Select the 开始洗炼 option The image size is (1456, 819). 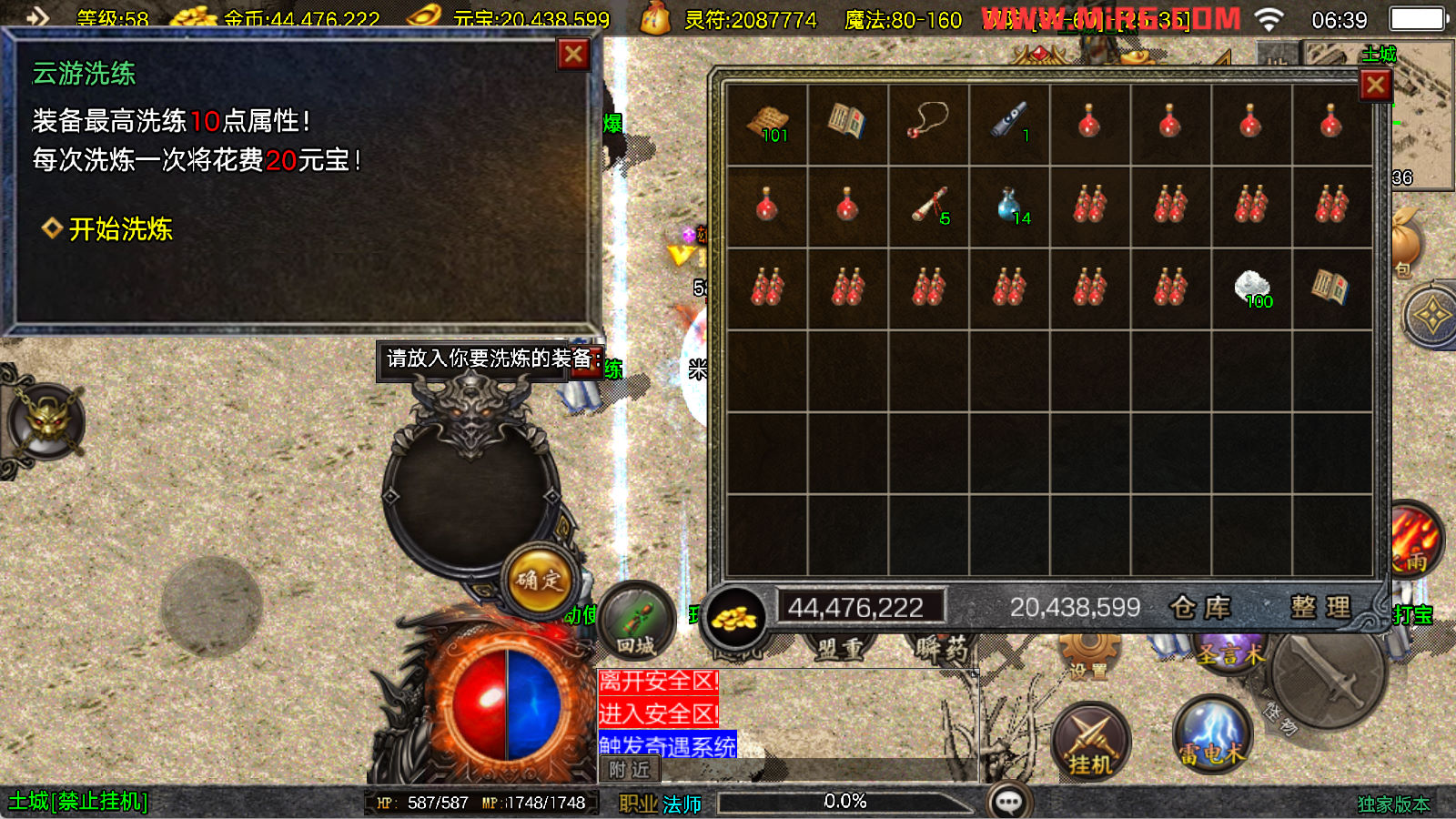119,229
